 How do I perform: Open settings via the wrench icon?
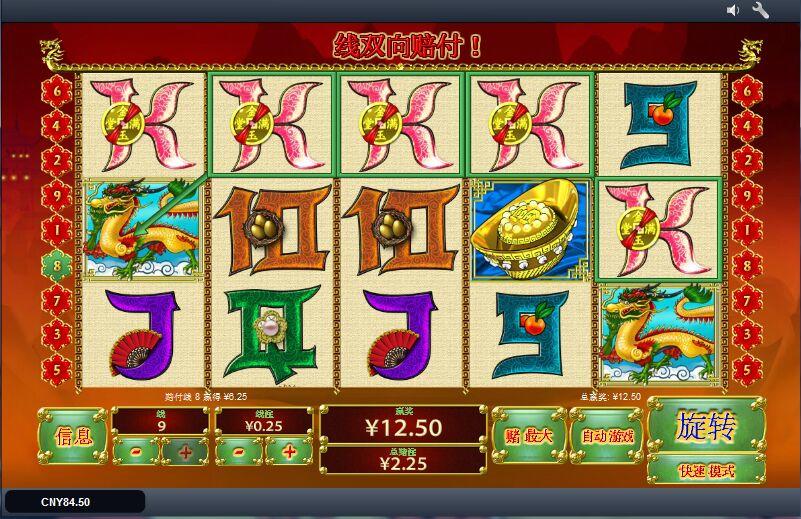[x=760, y=10]
